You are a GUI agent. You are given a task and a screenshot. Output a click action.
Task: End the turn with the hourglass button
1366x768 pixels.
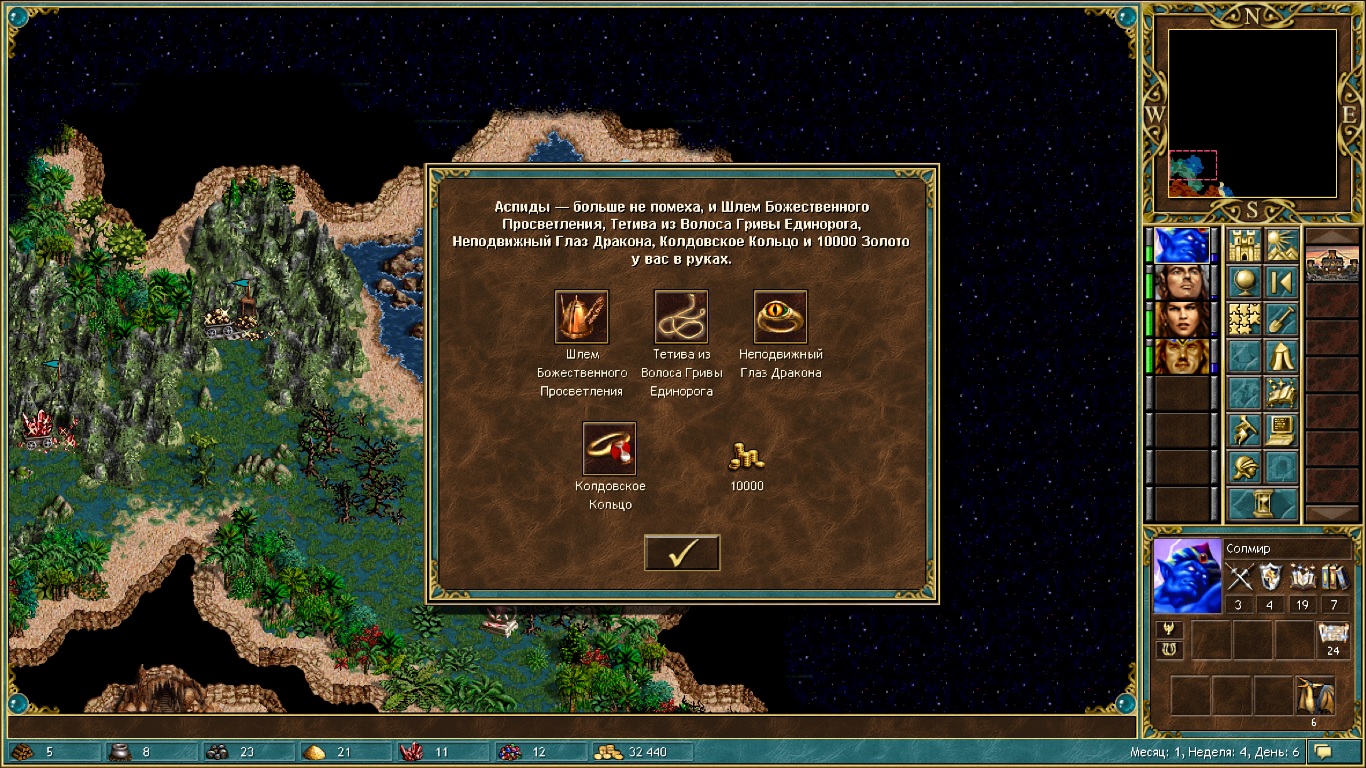(x=1263, y=503)
